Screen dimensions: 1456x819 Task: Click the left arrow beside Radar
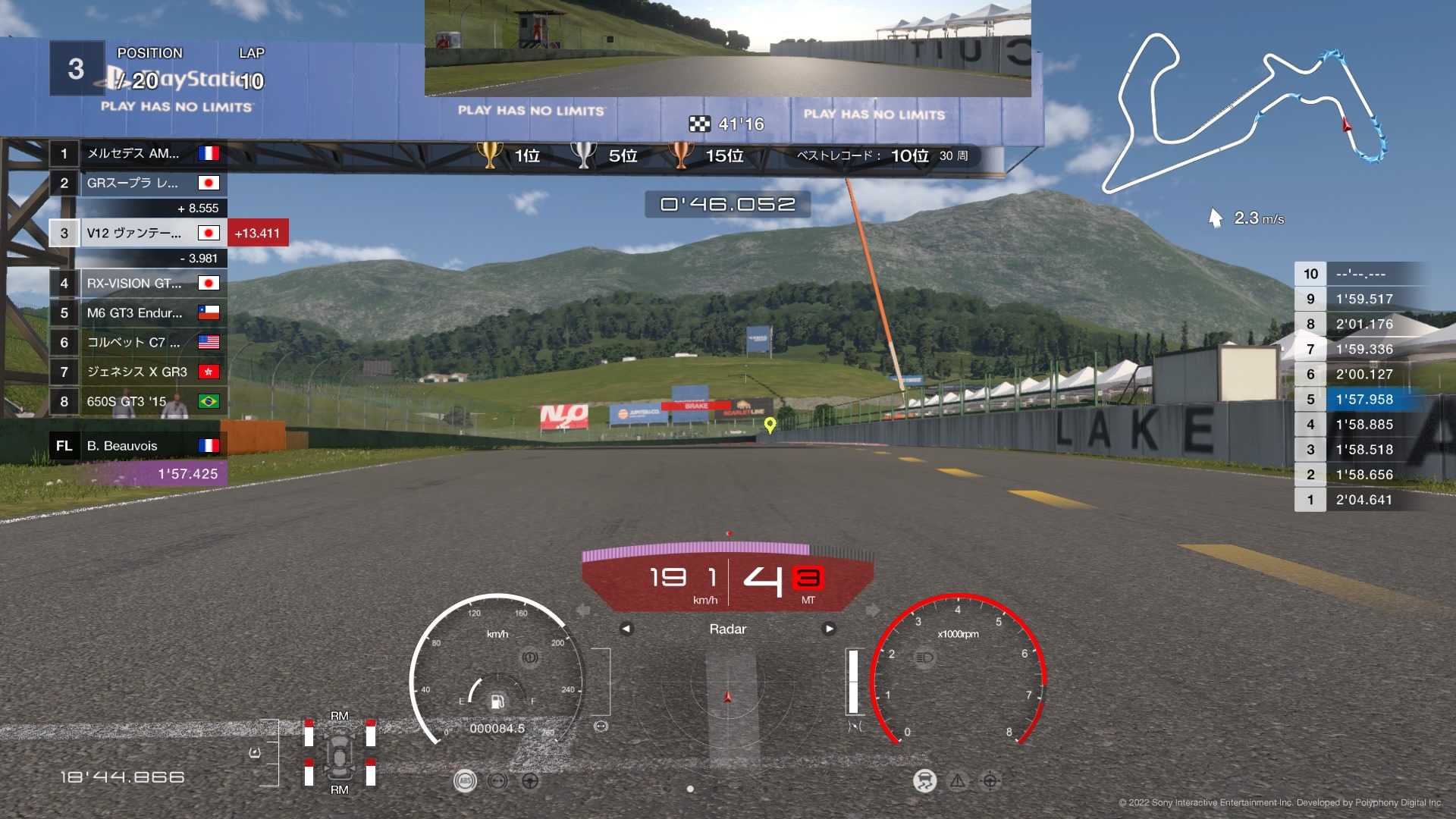click(x=625, y=629)
